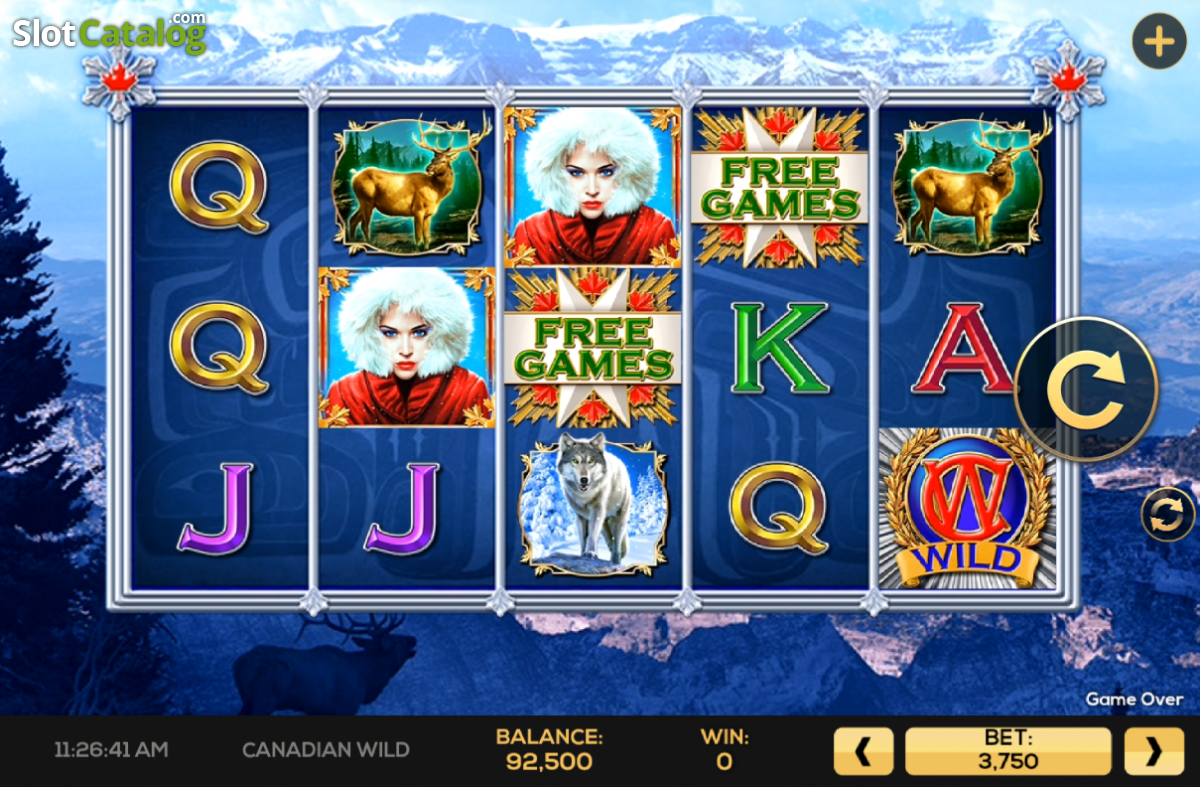Open the plus menu button
1200x787 pixels.
(1159, 42)
